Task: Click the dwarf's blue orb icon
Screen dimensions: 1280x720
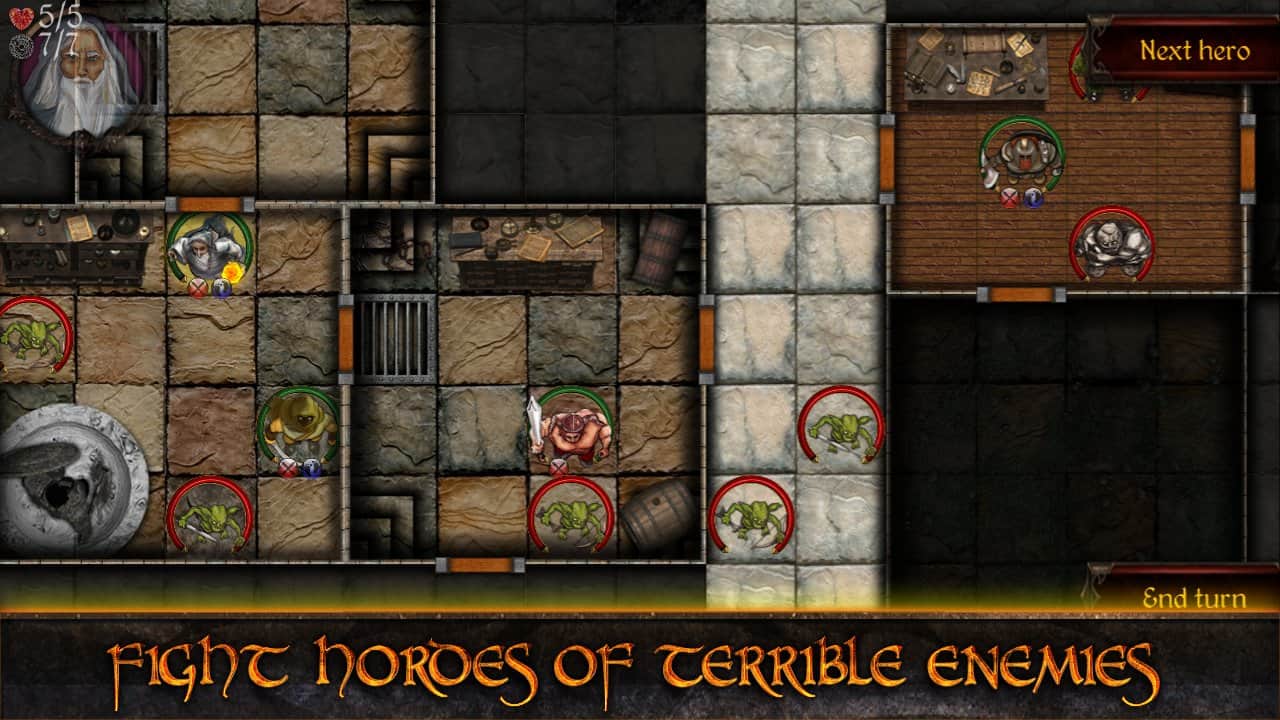Action: [1034, 199]
